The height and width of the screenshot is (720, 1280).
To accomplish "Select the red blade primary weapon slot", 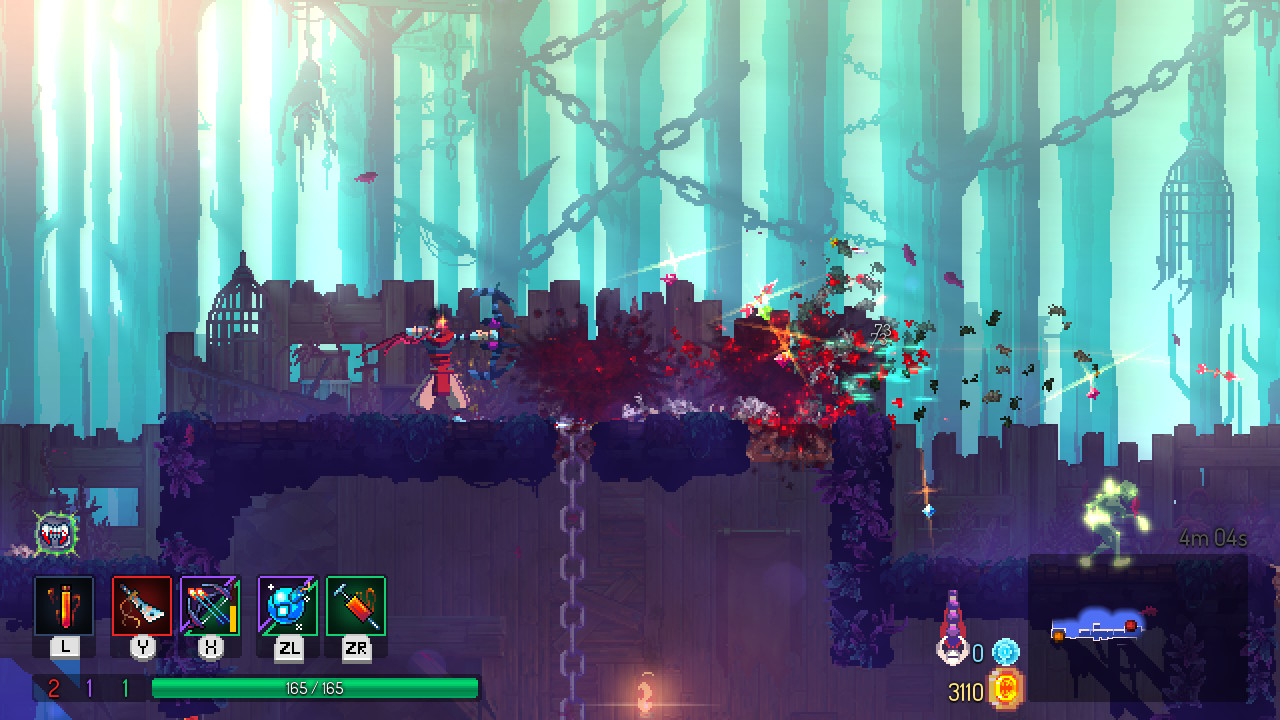I will pos(142,606).
